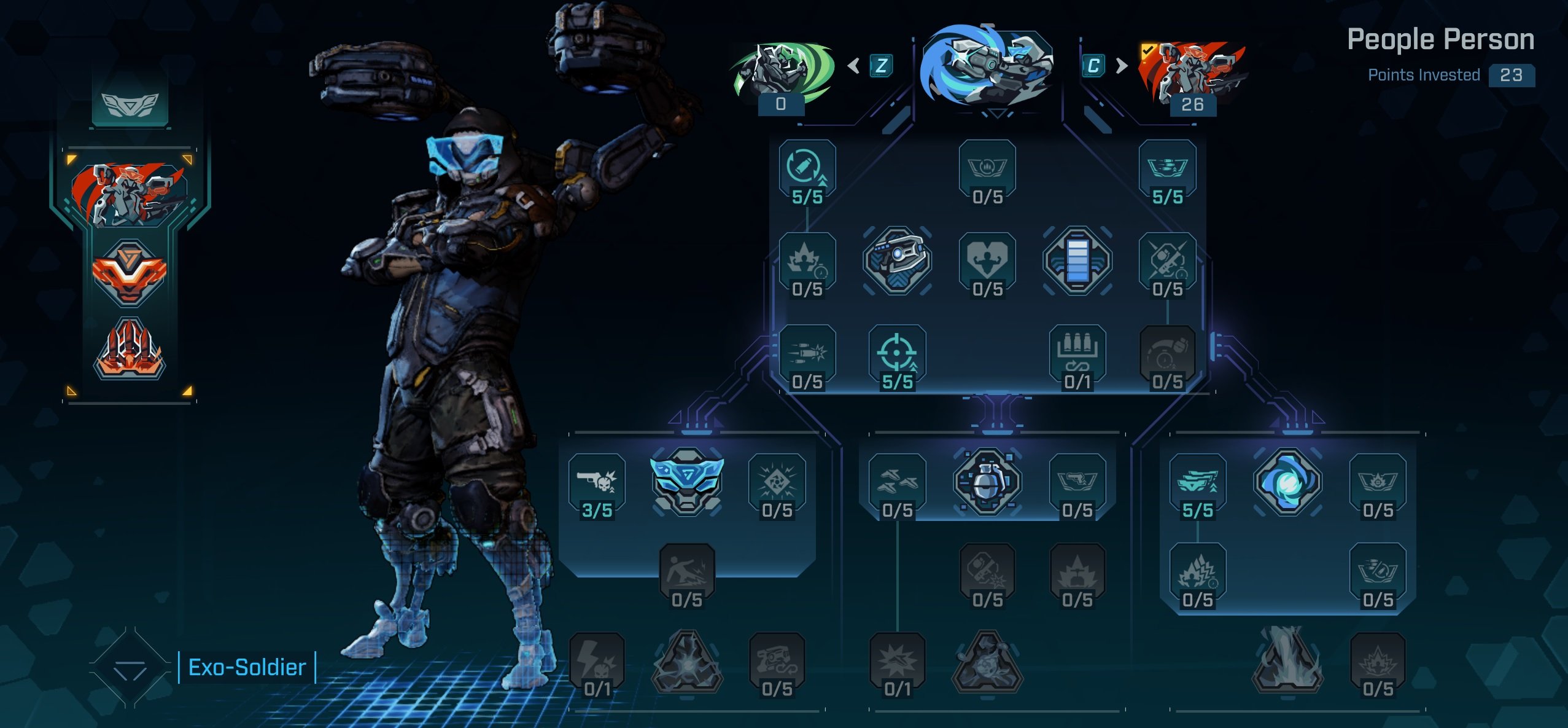Pick the blue battery augment icon
Image resolution: width=1568 pixels, height=728 pixels.
pyautogui.click(x=1077, y=262)
